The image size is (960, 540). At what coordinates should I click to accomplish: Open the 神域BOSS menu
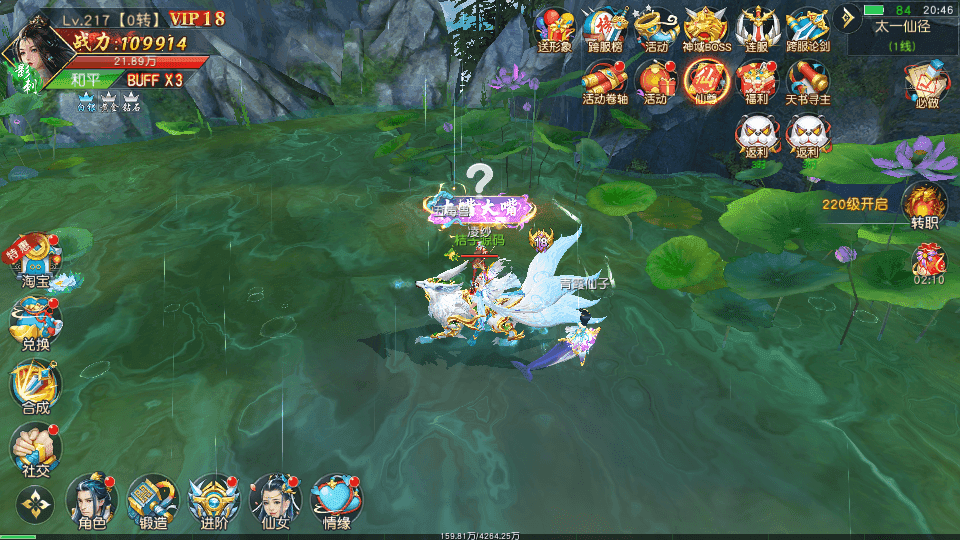(707, 28)
